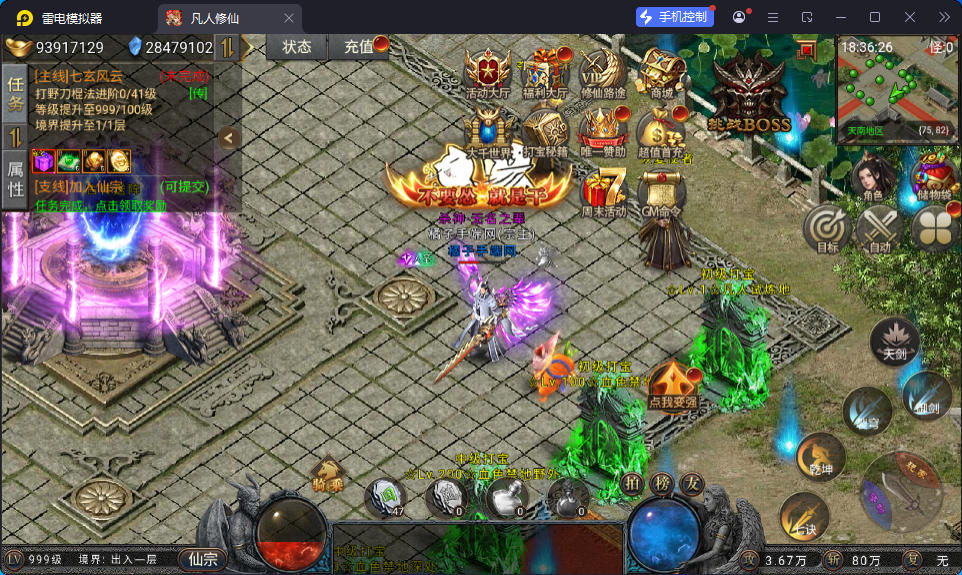Click the 充值 recharge button
The image size is (962, 575).
pos(362,47)
